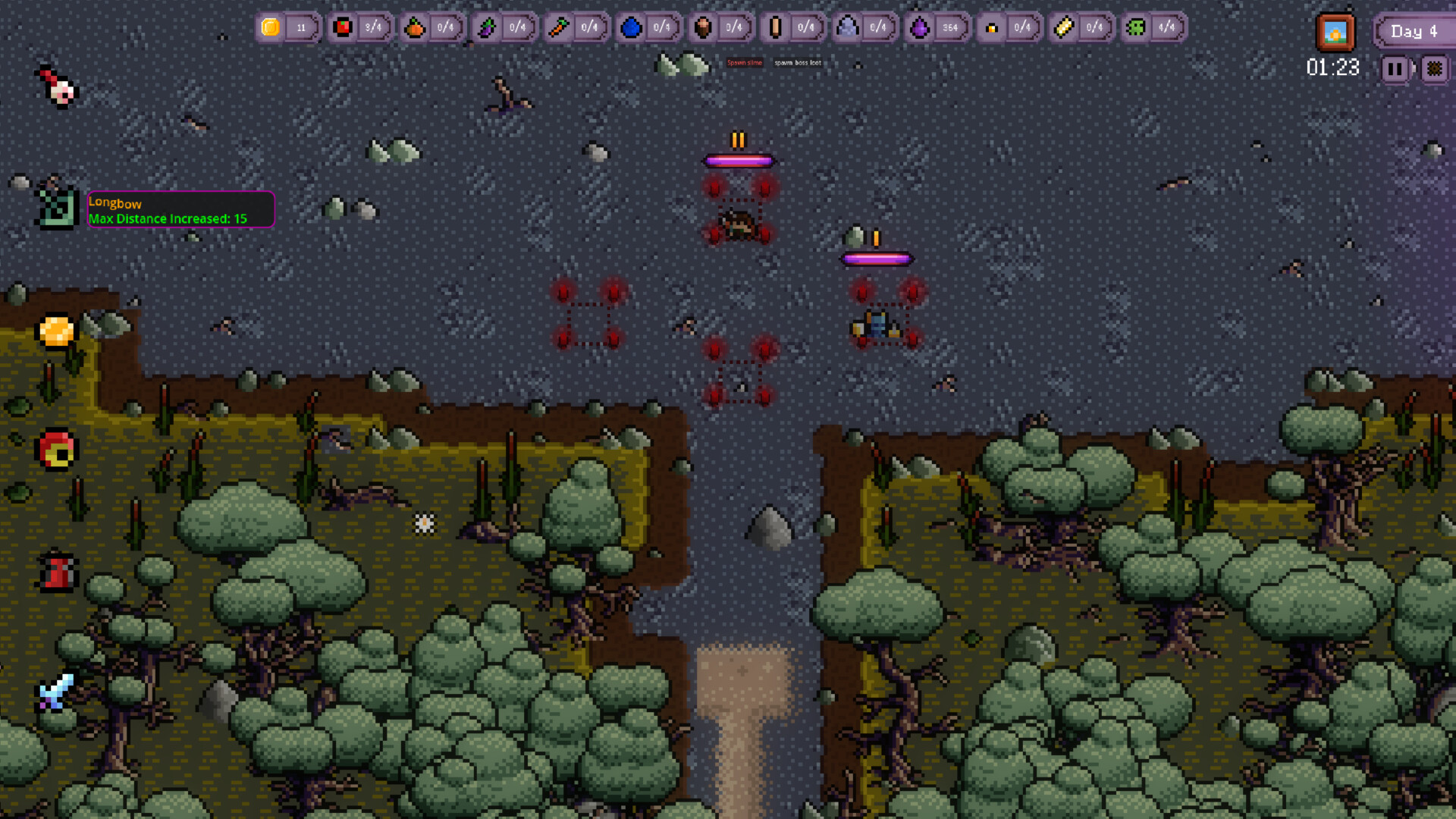
Task: Click the eggplant resource slot
Action: pos(488,27)
